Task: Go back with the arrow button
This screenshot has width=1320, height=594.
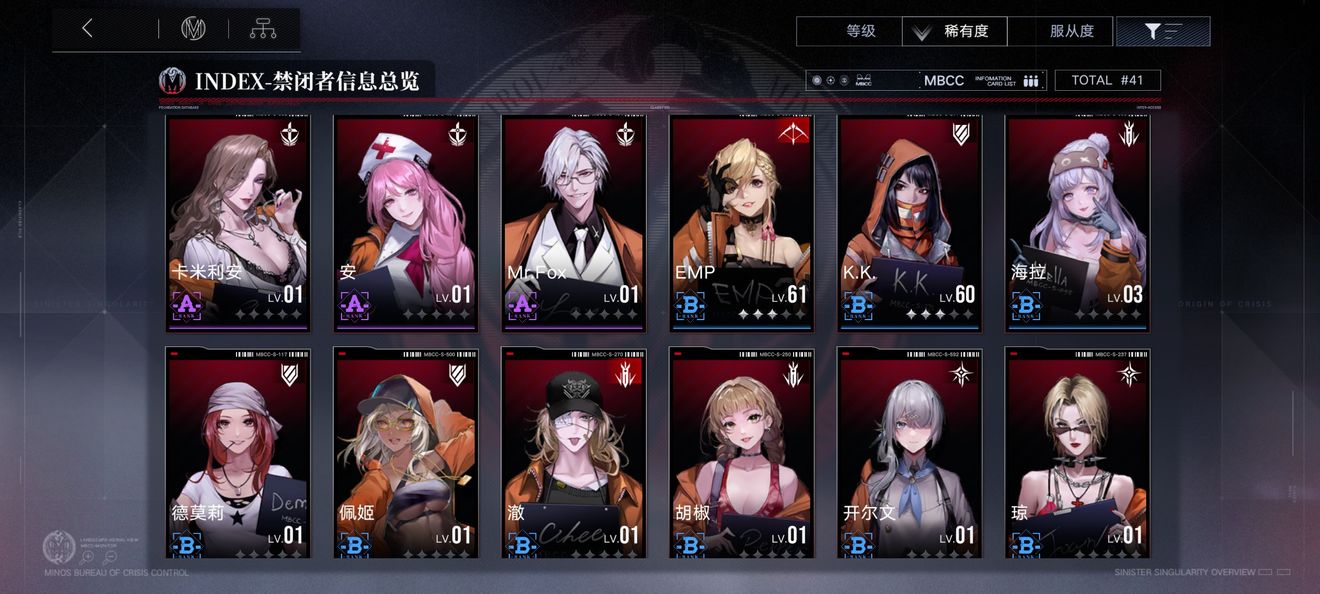Action: coord(88,29)
